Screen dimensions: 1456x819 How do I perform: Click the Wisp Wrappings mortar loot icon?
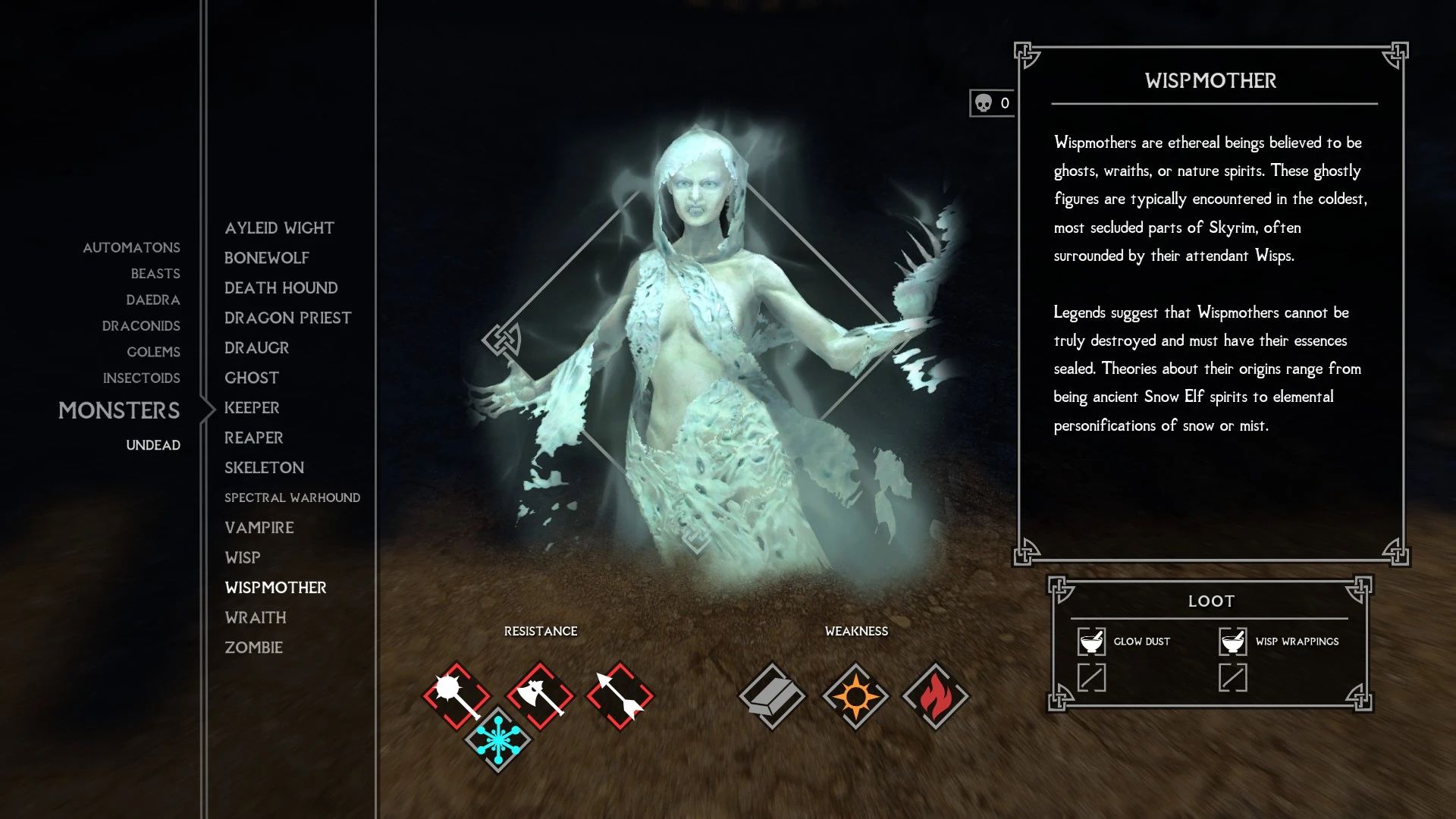(x=1232, y=641)
